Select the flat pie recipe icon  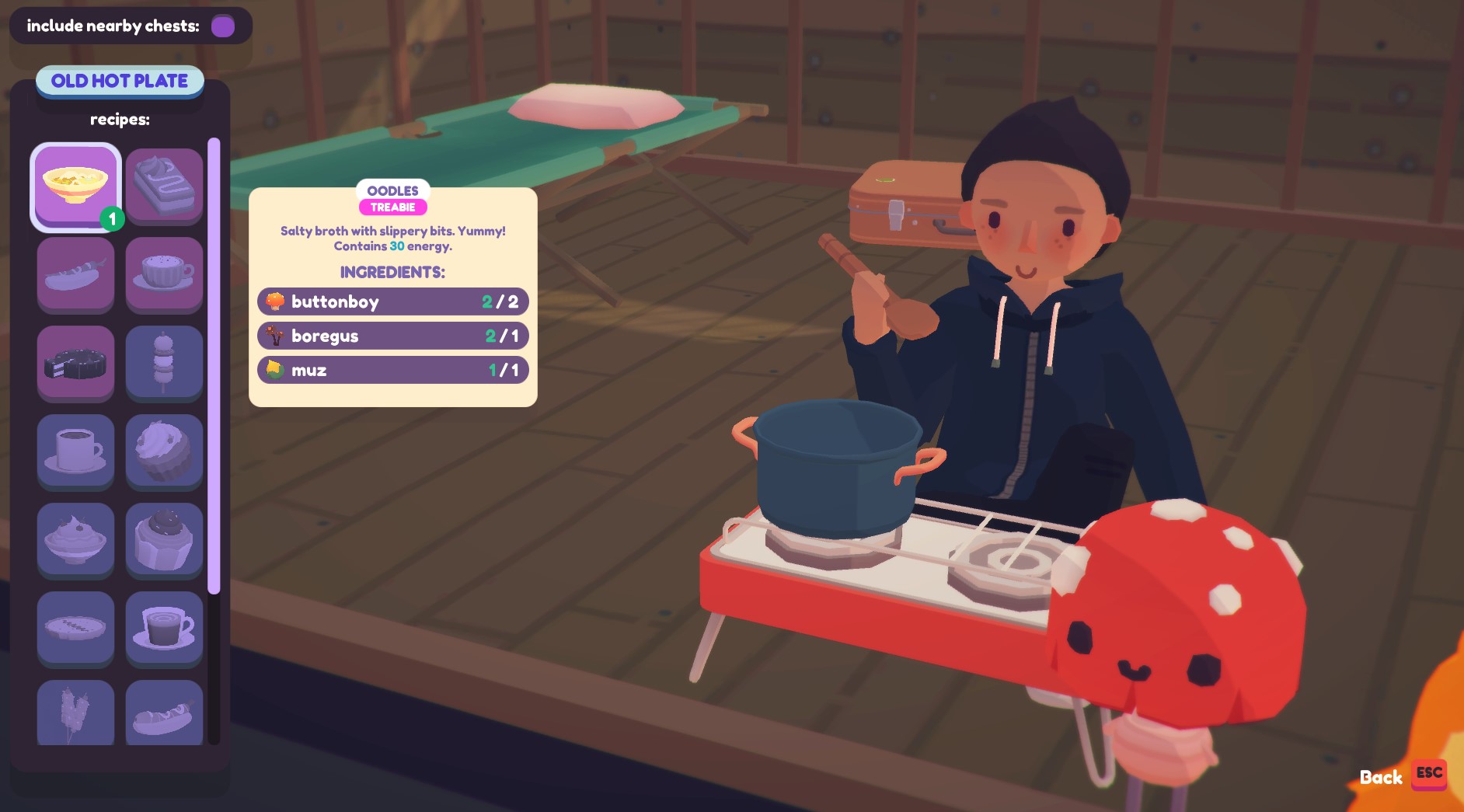75,629
